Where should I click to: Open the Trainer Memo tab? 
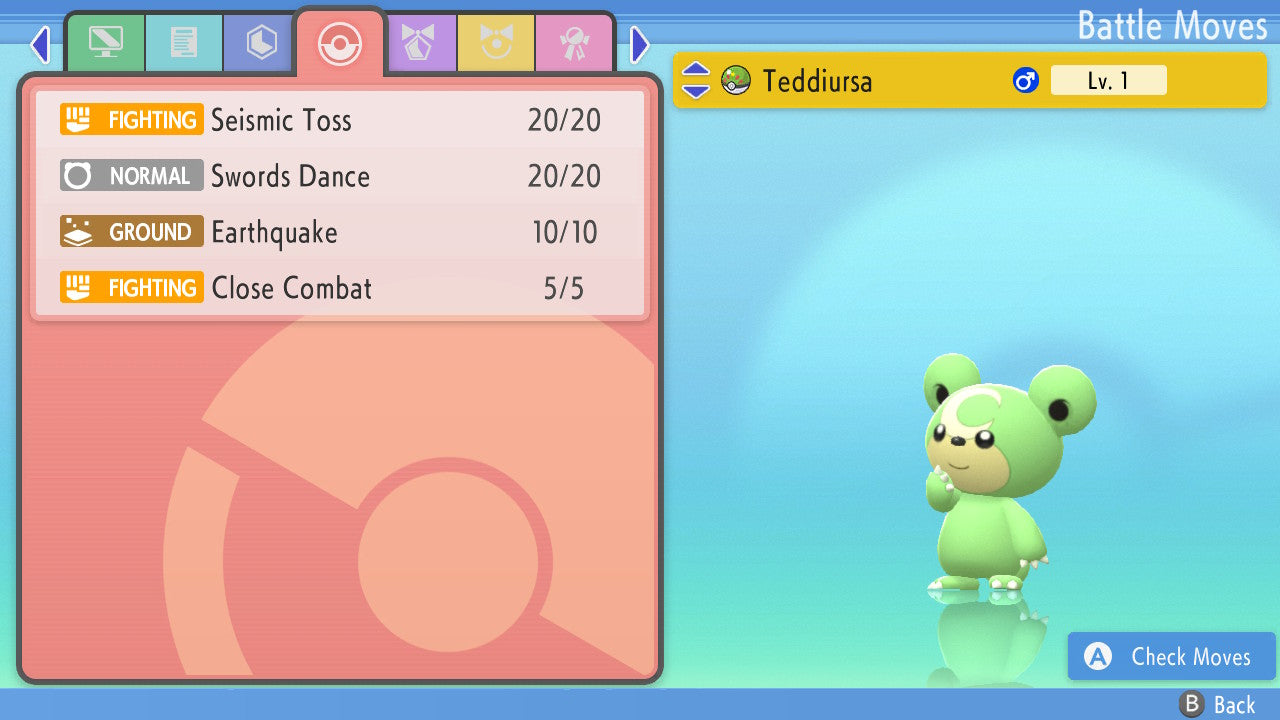click(184, 43)
